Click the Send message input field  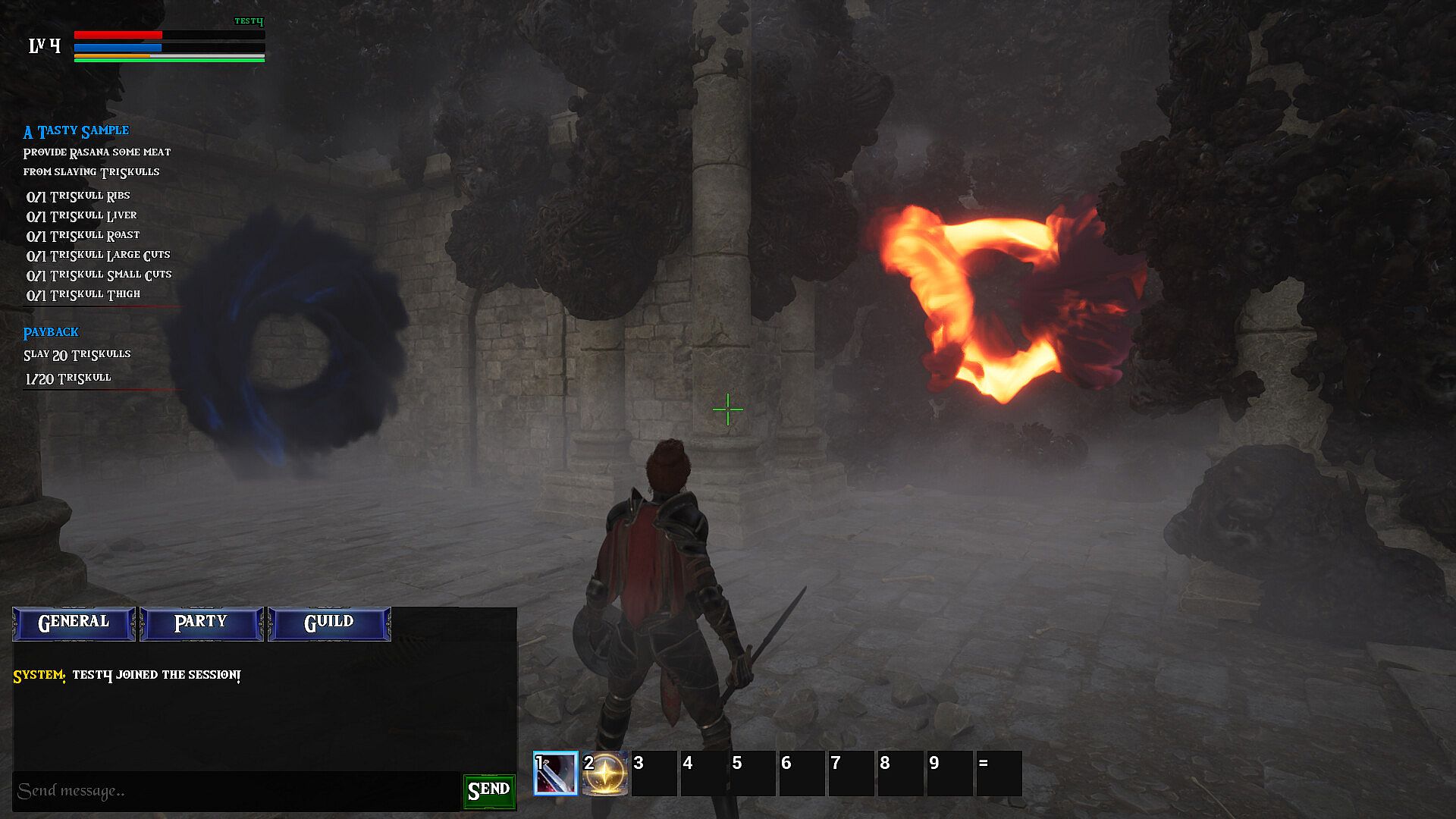235,791
